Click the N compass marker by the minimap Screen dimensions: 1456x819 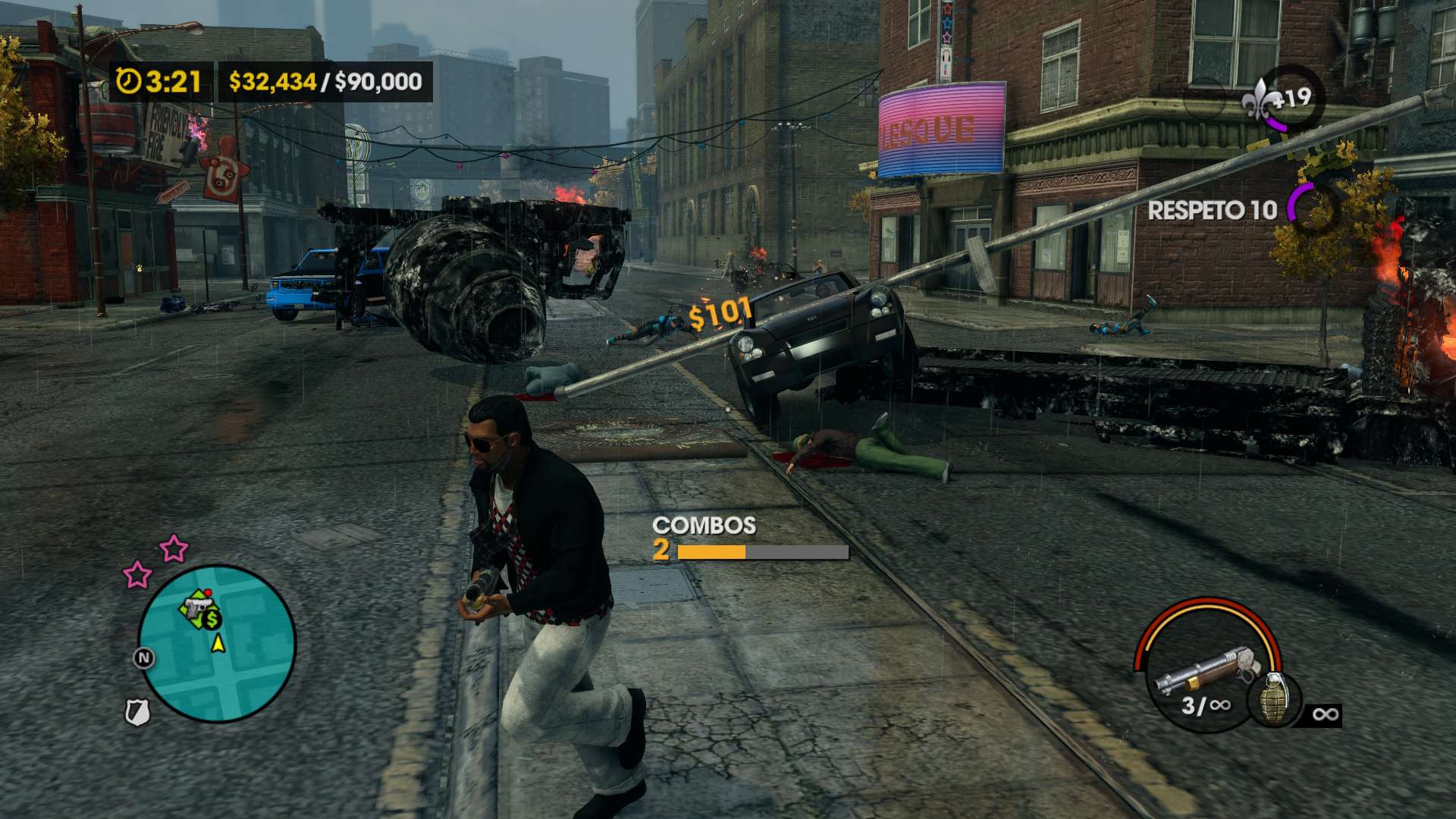click(x=143, y=657)
